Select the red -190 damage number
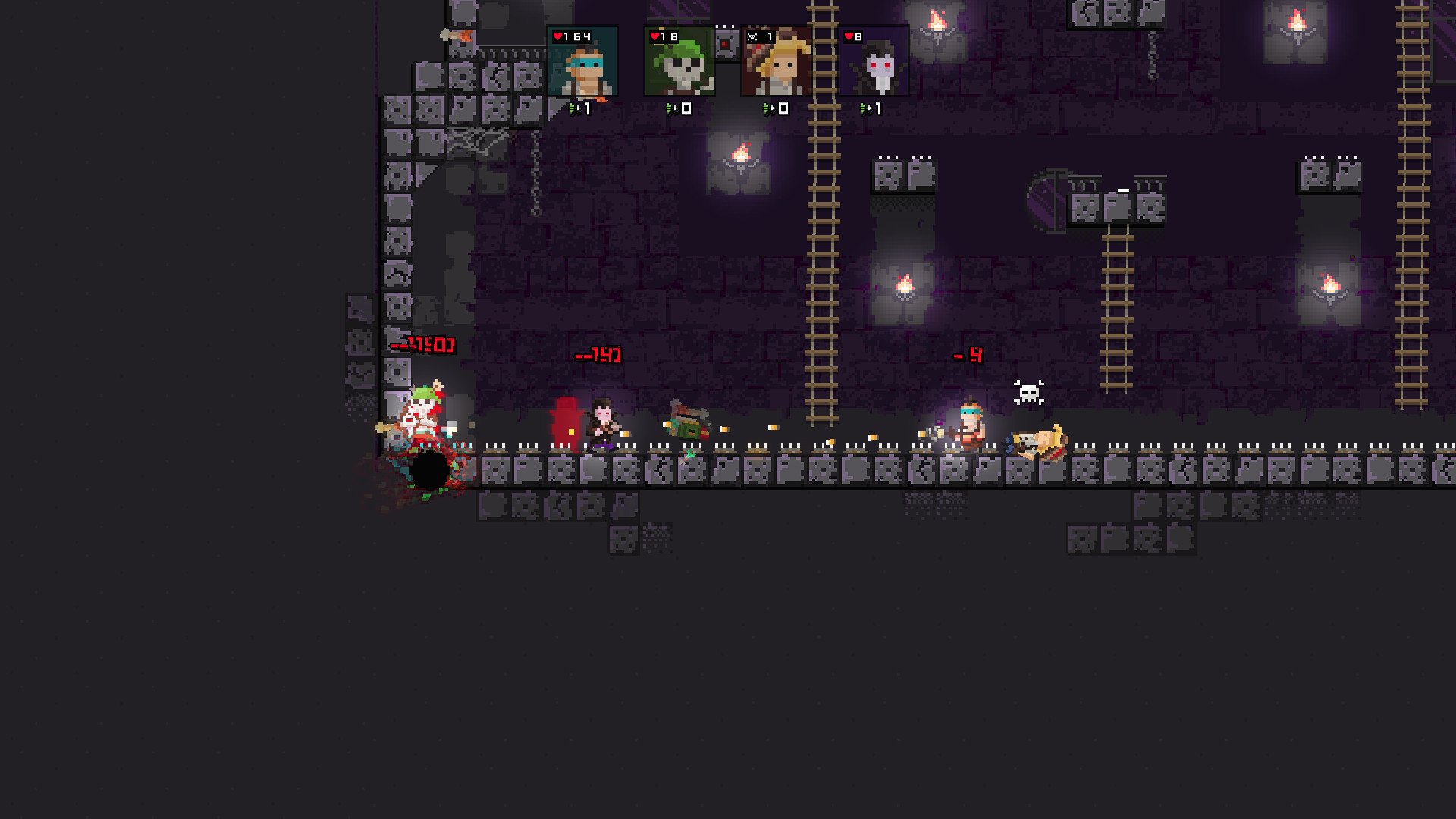1456x819 pixels. click(x=419, y=346)
